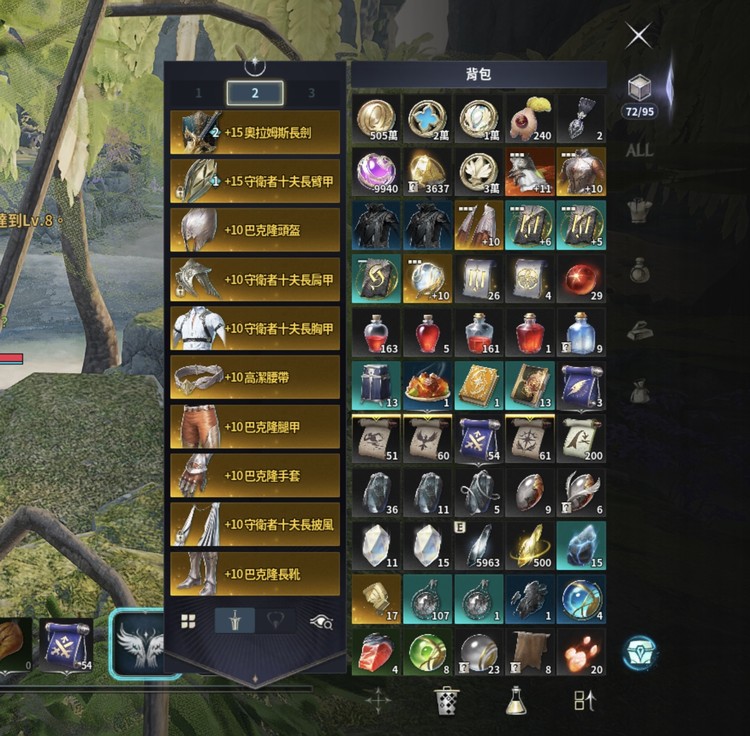
Task: Select the gold coin stack showing 505萬
Action: tap(378, 119)
